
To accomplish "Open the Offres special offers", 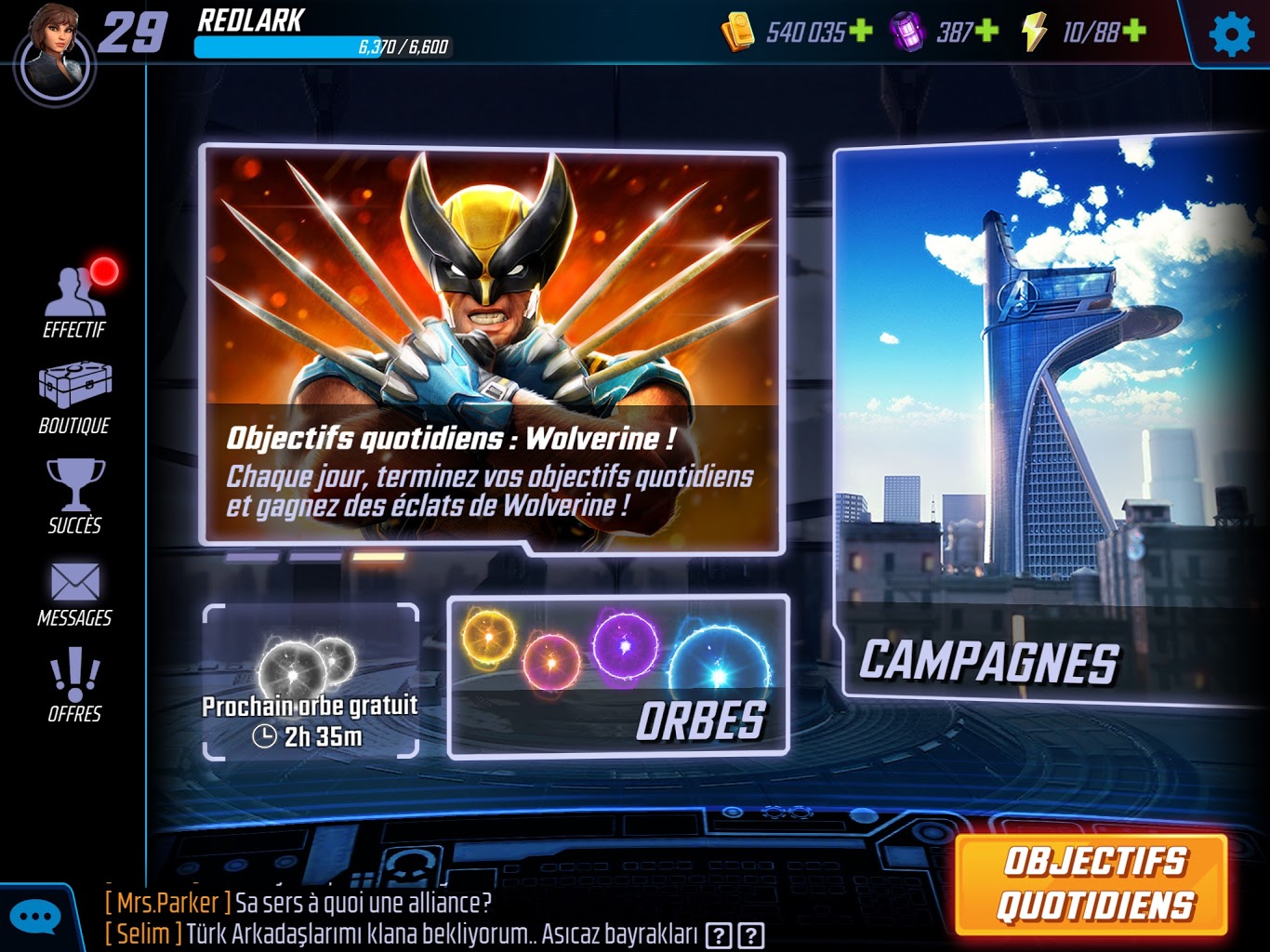I will [74, 686].
